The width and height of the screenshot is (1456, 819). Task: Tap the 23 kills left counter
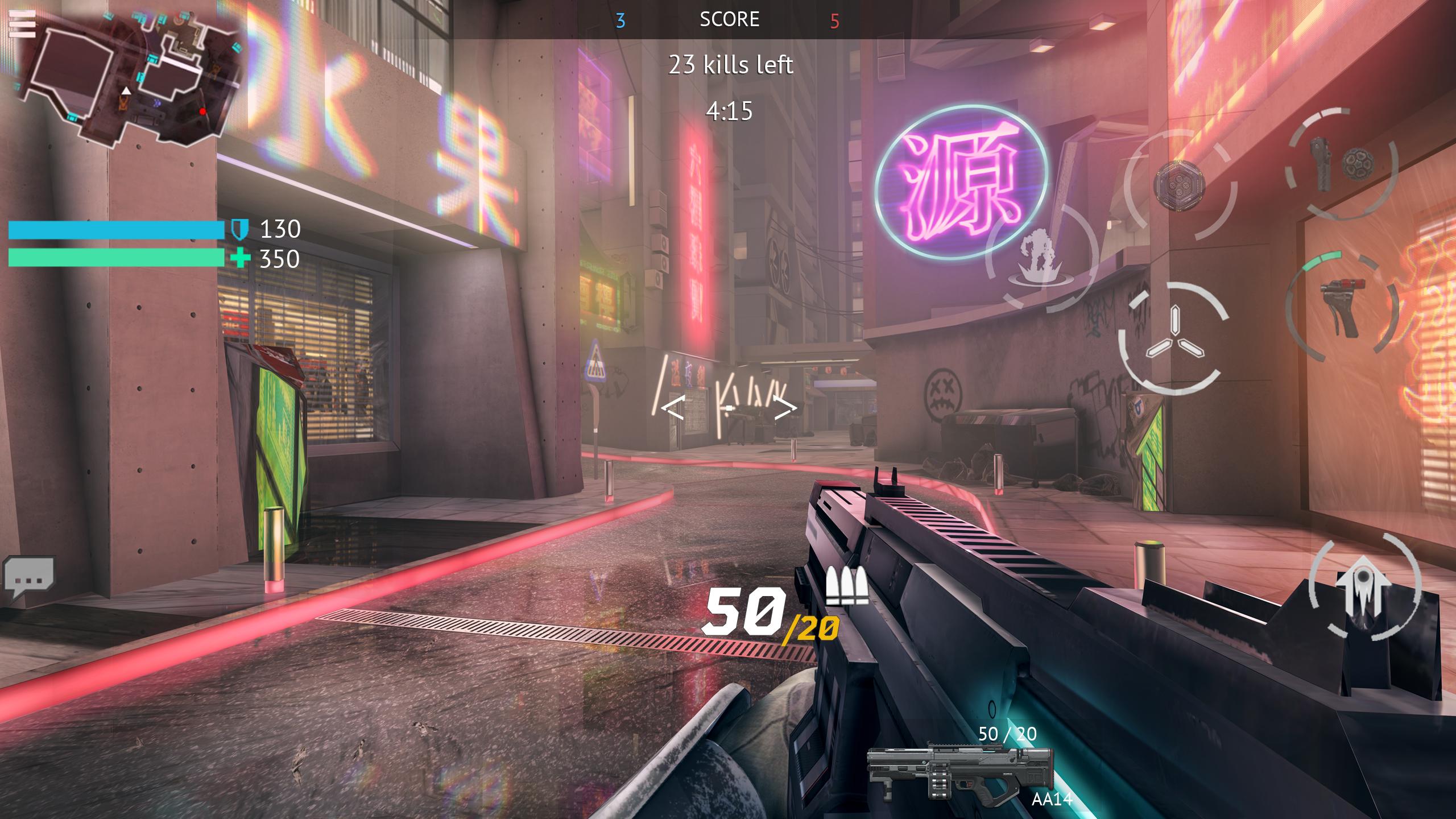(x=730, y=65)
